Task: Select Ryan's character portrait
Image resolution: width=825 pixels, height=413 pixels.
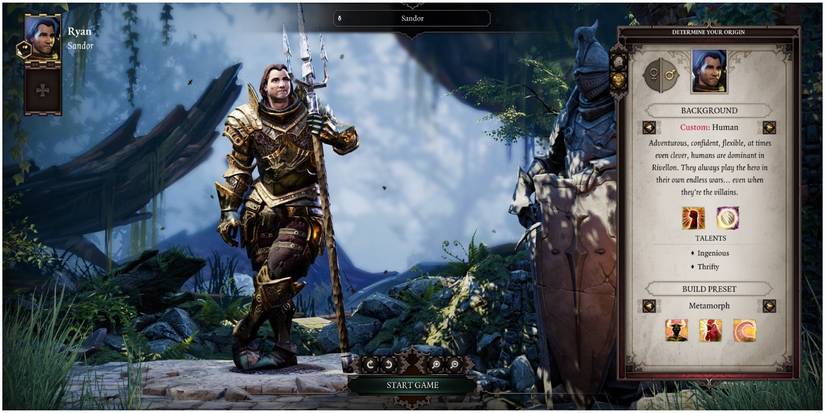Action: 42,38
